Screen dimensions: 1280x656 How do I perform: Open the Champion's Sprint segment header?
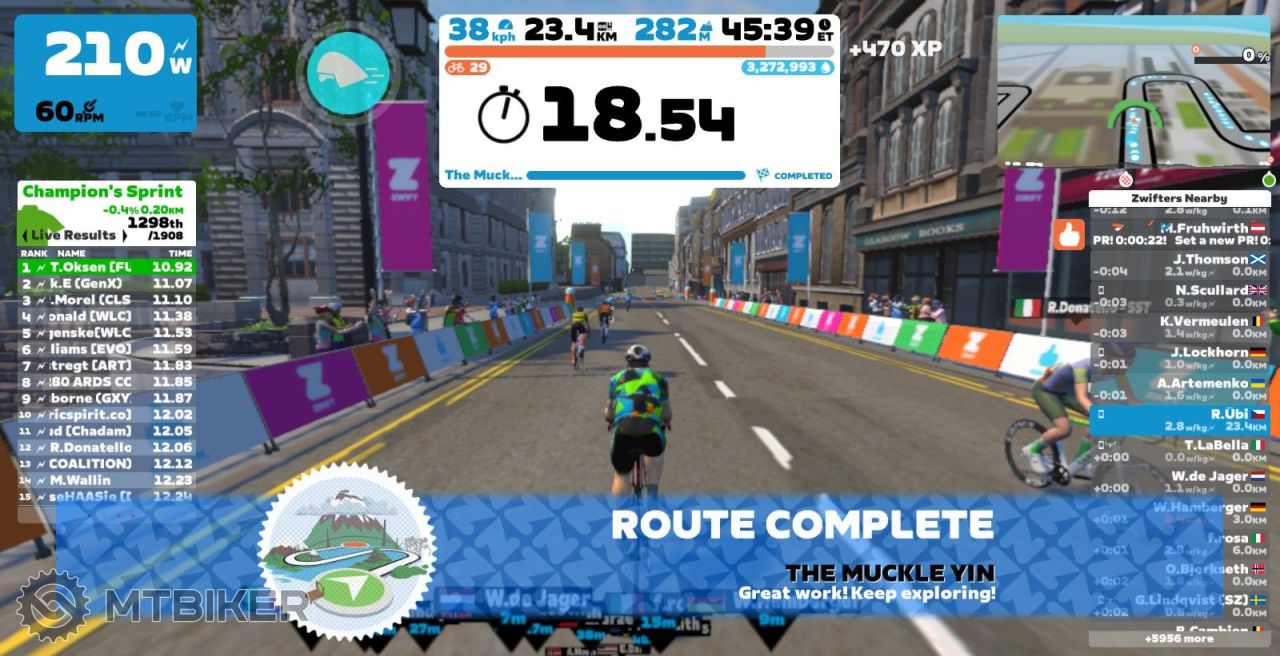point(103,192)
